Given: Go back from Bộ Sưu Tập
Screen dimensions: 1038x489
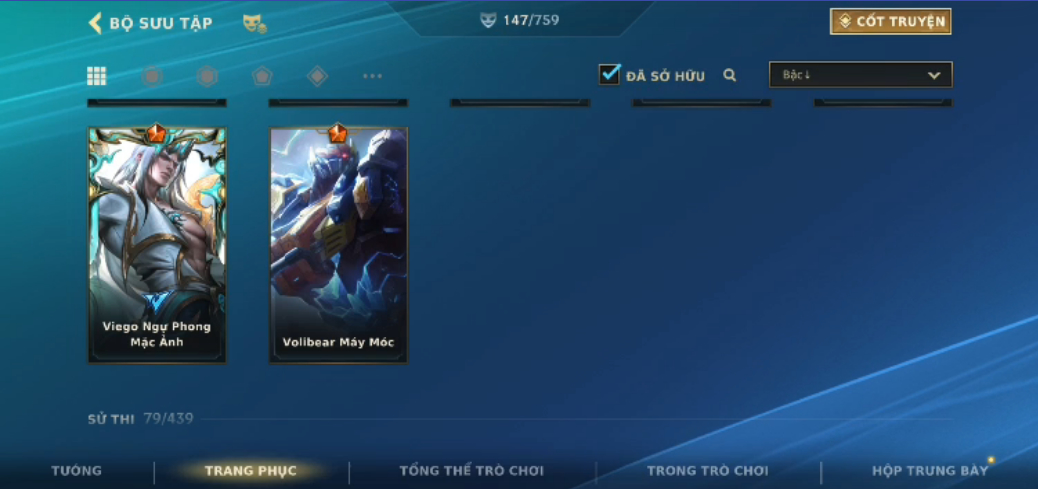Looking at the screenshot, I should click(x=96, y=23).
